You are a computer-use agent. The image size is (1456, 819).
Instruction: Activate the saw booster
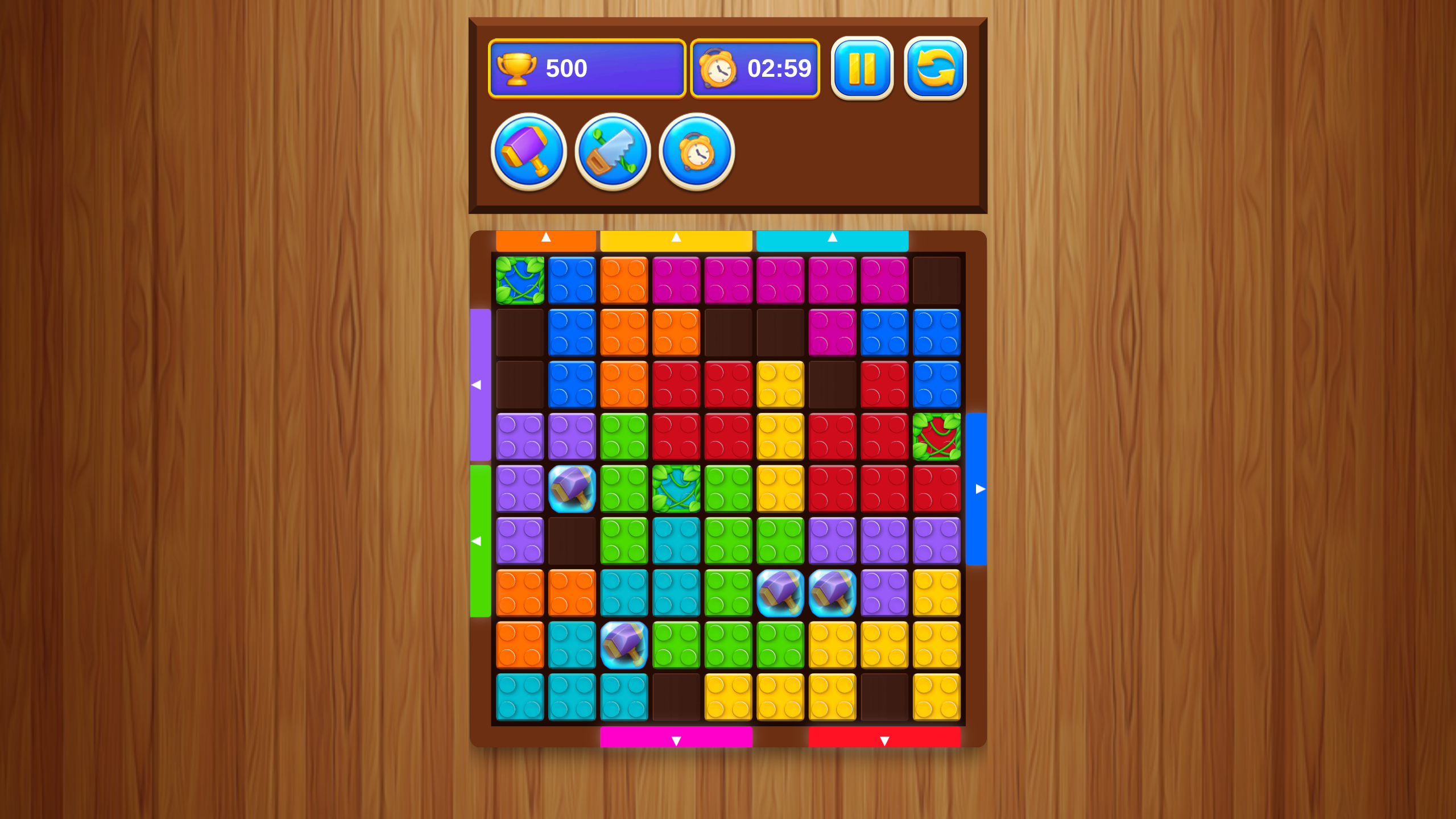click(612, 151)
